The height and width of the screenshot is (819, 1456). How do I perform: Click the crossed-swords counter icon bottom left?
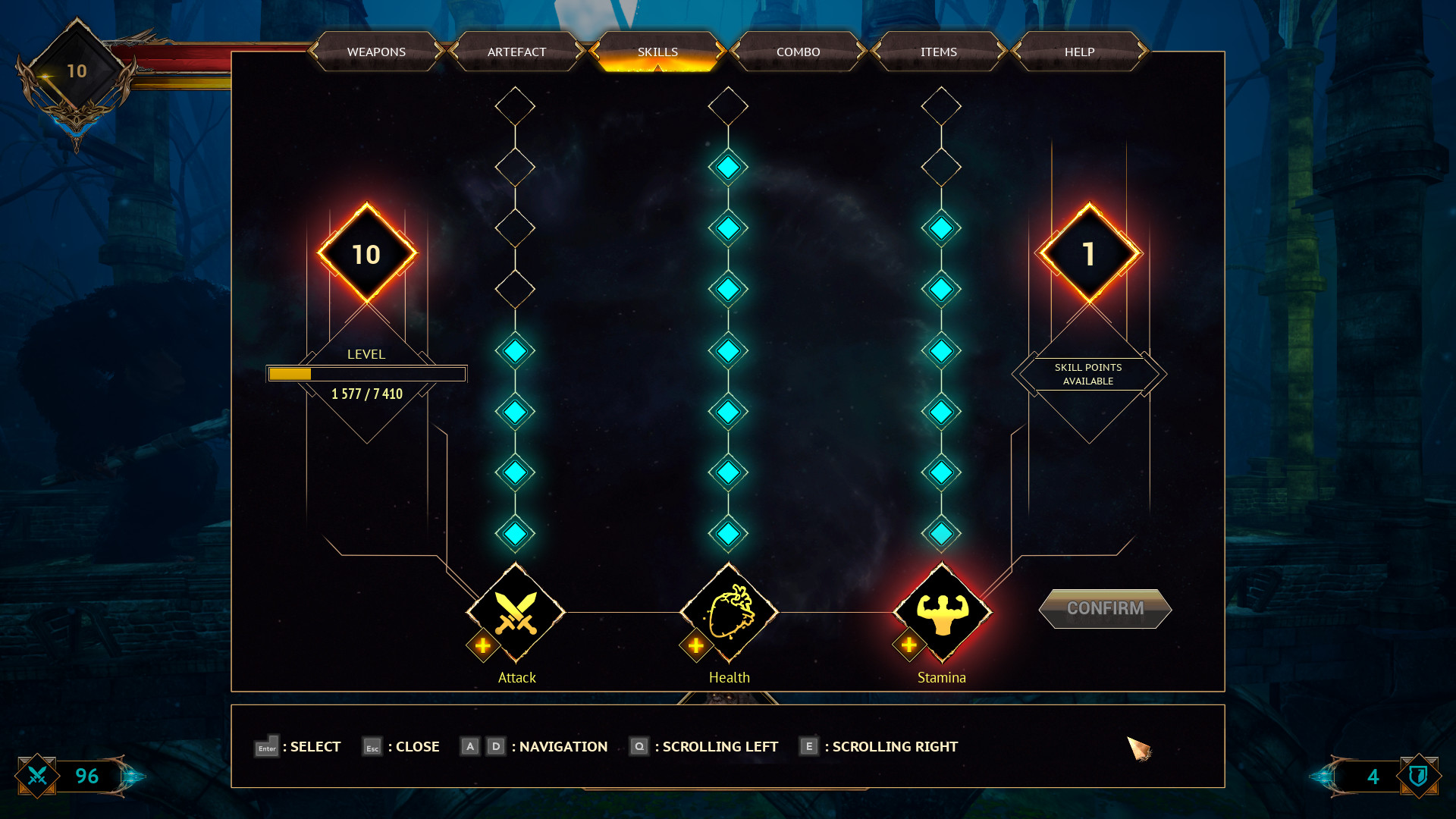[37, 776]
